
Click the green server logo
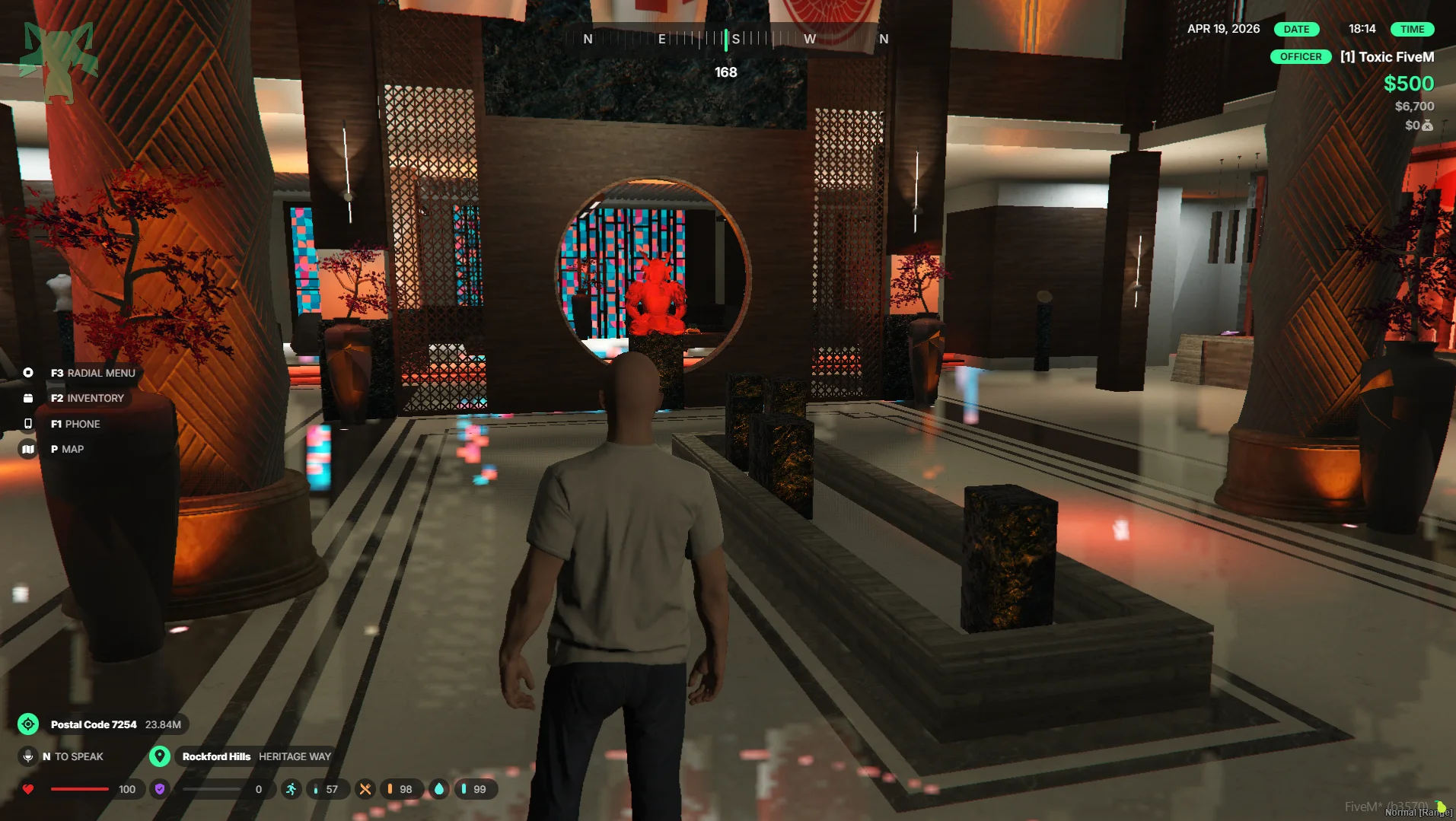59,61
